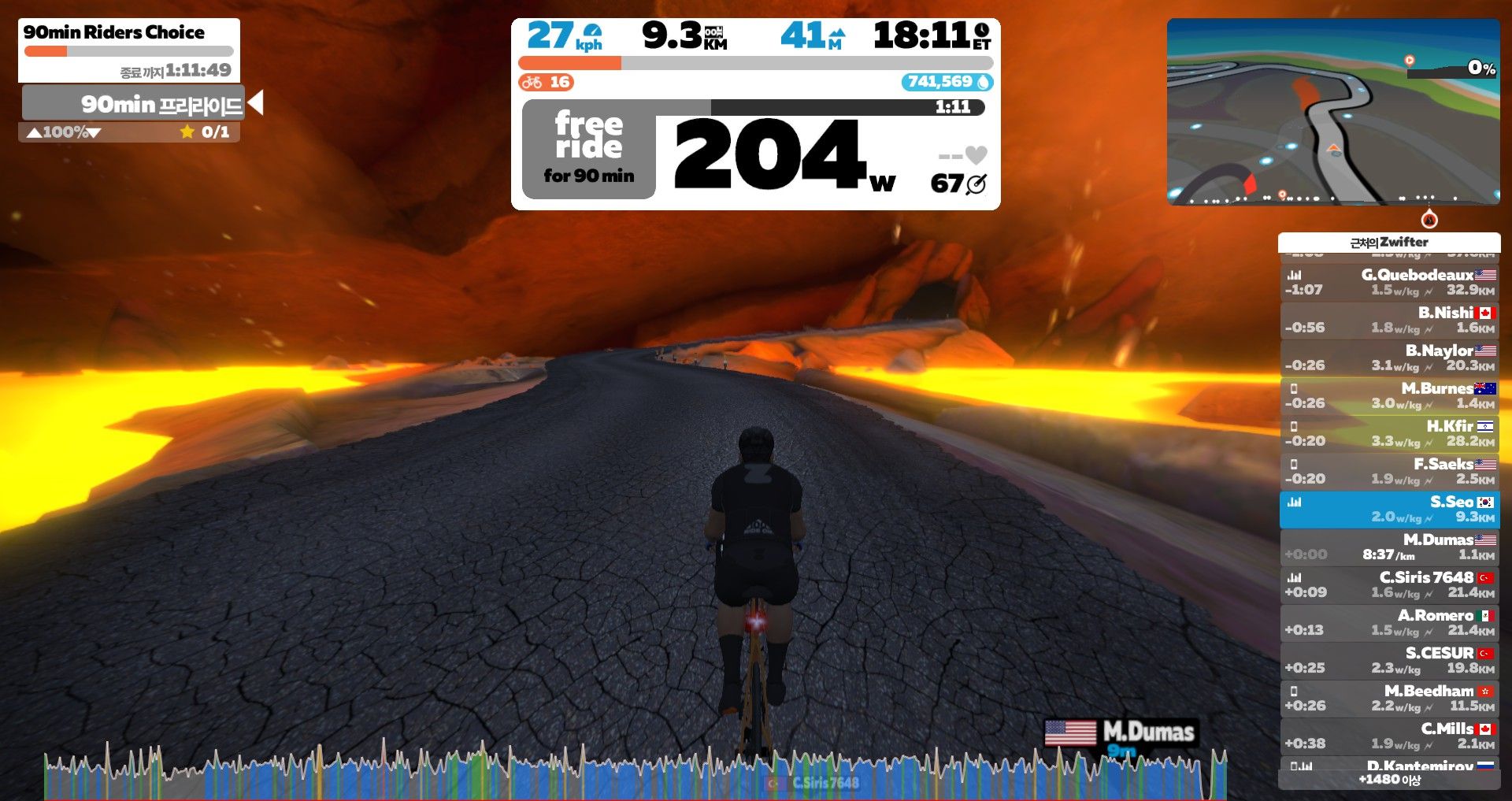This screenshot has width=1512, height=801.
Task: Select the C.Siris 7648 rider row
Action: coord(1389,584)
